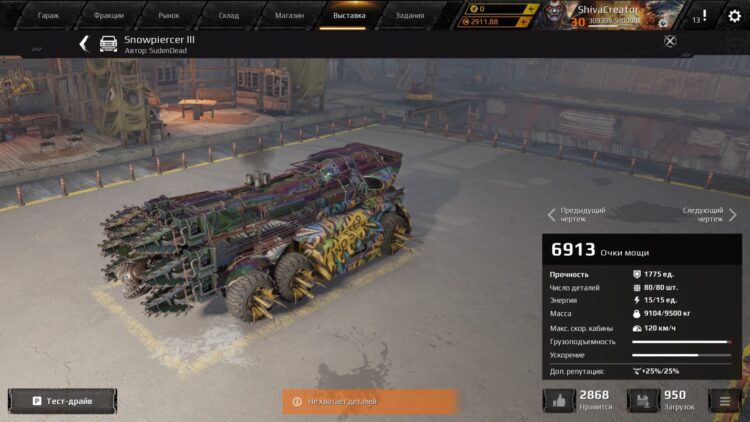Image resolution: width=750 pixels, height=422 pixels.
Task: Click the orange Нехватает деталей warning button
Action: 369,401
